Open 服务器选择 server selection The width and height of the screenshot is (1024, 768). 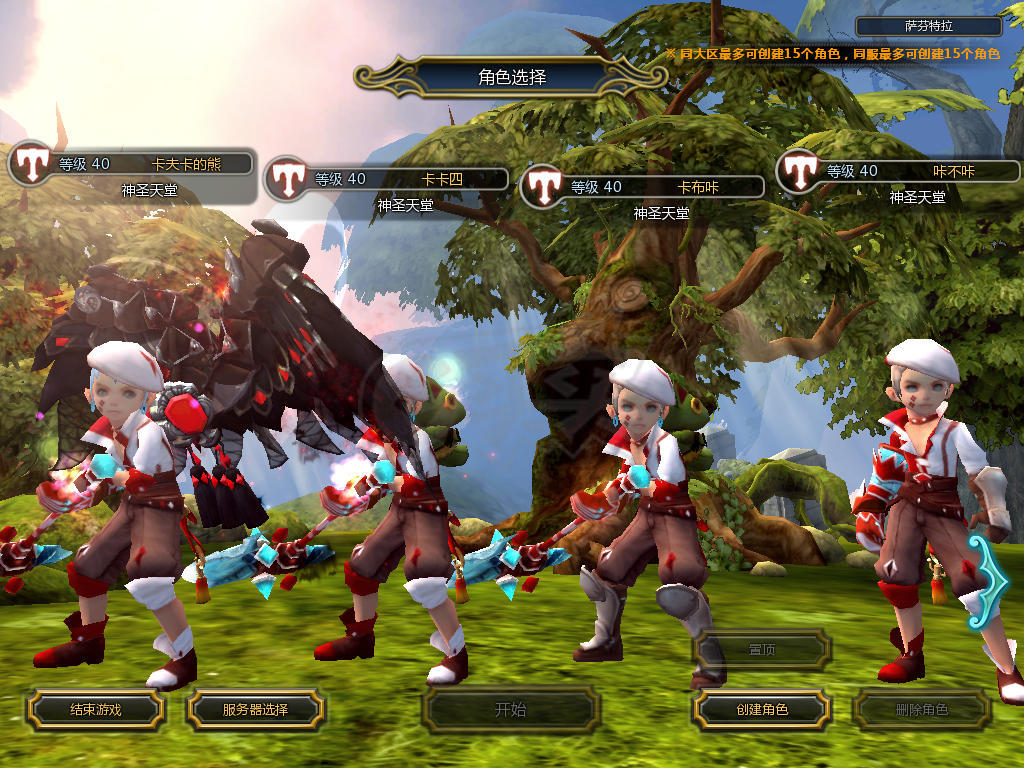255,710
